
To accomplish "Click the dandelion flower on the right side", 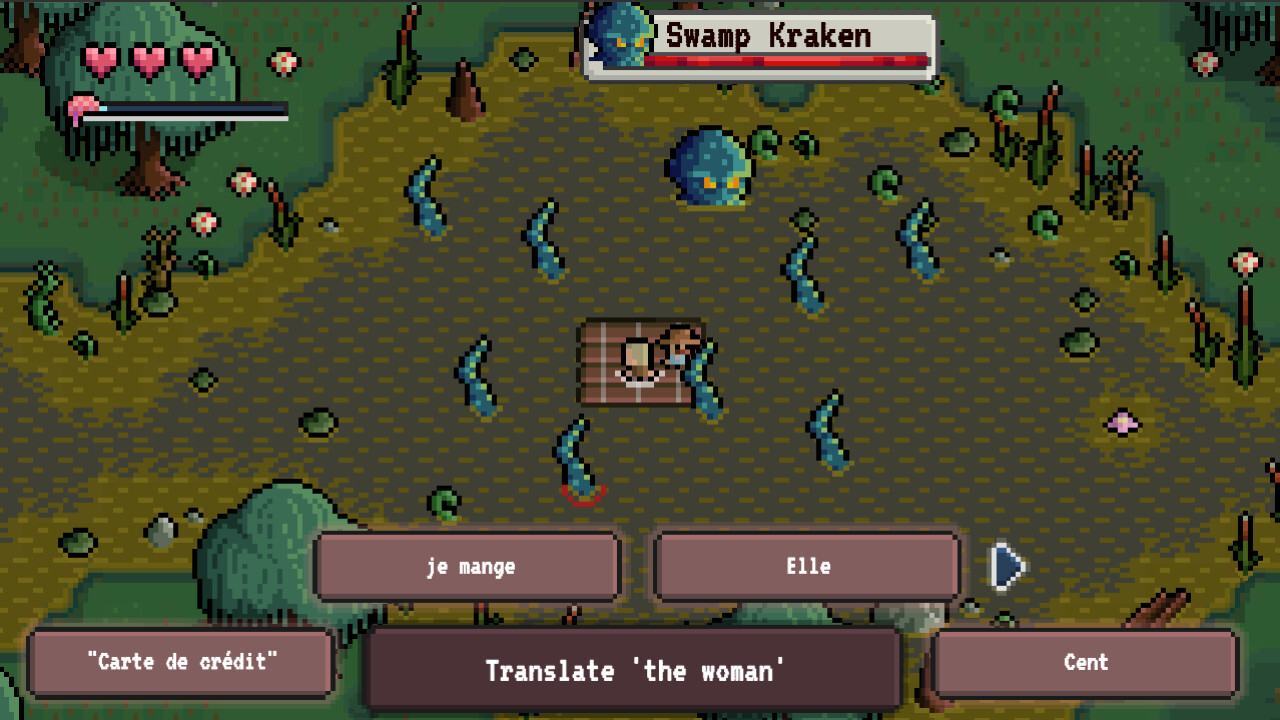I will (1243, 265).
